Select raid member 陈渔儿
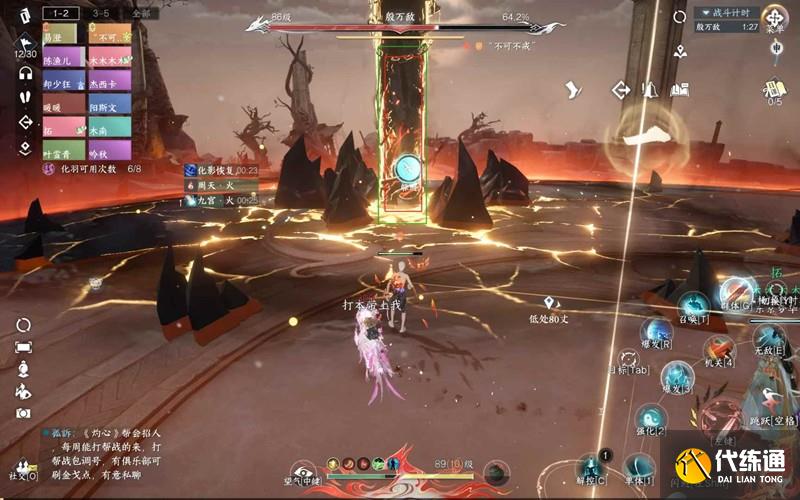This screenshot has height=500, width=800. 64,58
